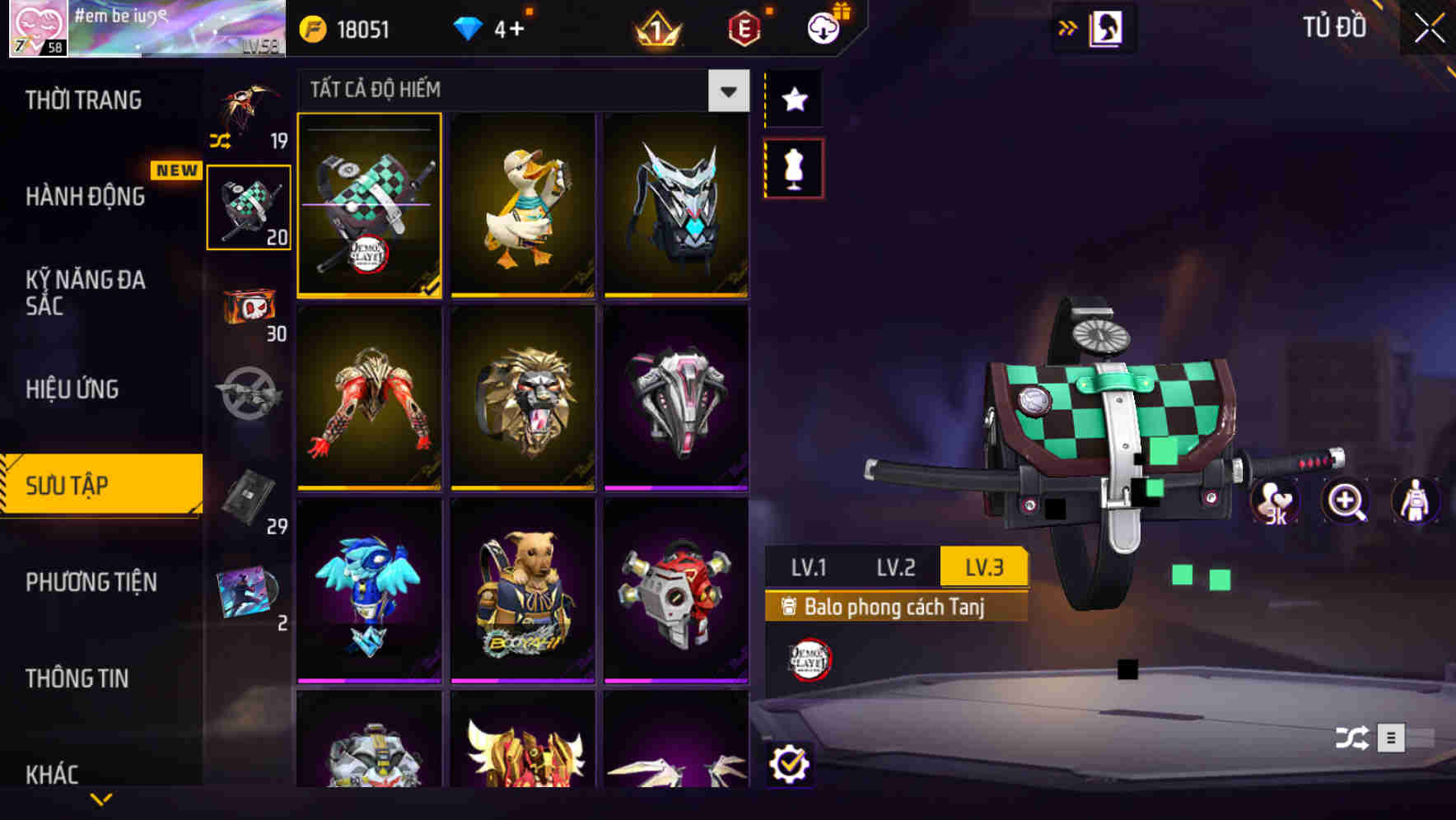
Task: Click the double-arrow collapse chevron at top
Action: coord(1068,26)
